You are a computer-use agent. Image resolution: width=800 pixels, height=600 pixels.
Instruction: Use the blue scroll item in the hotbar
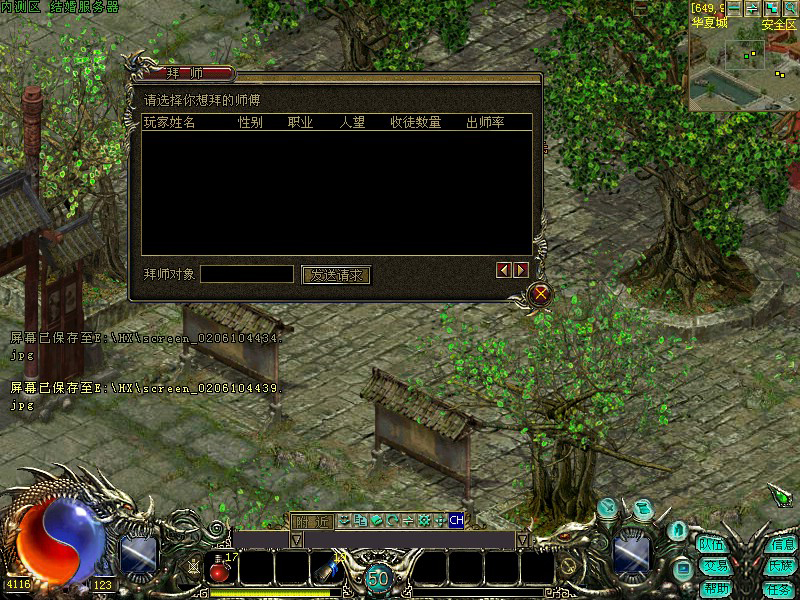pos(326,569)
